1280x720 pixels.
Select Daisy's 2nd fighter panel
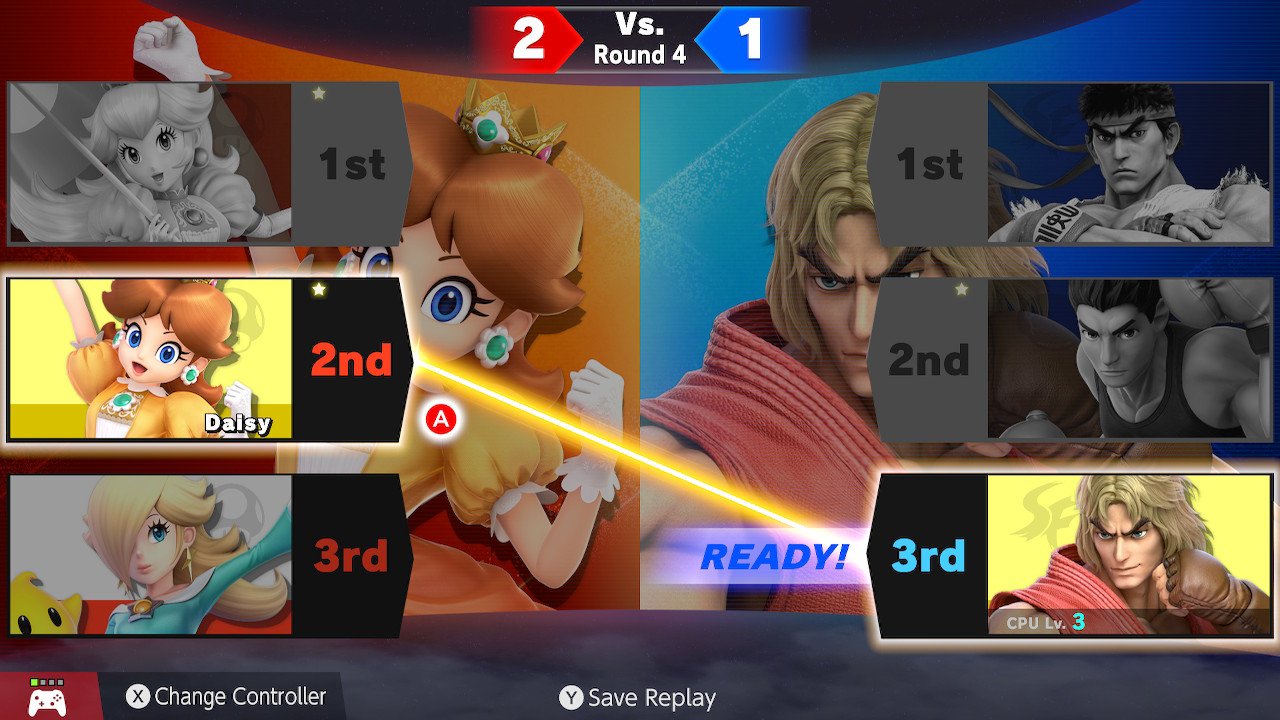coord(208,360)
